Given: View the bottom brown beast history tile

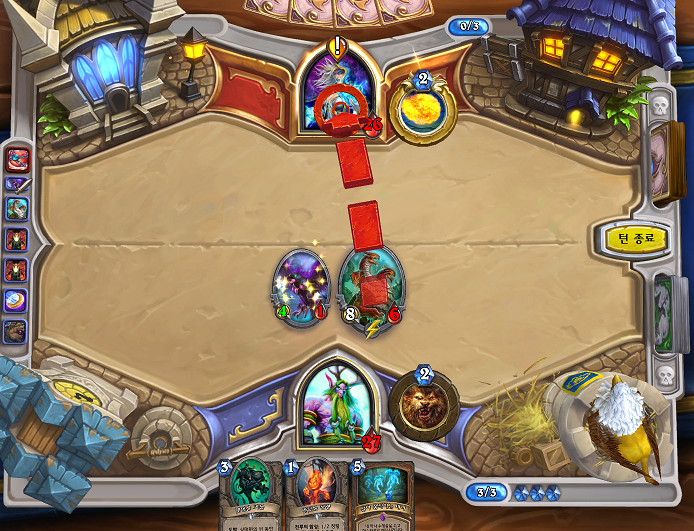Looking at the screenshot, I should coord(17,329).
